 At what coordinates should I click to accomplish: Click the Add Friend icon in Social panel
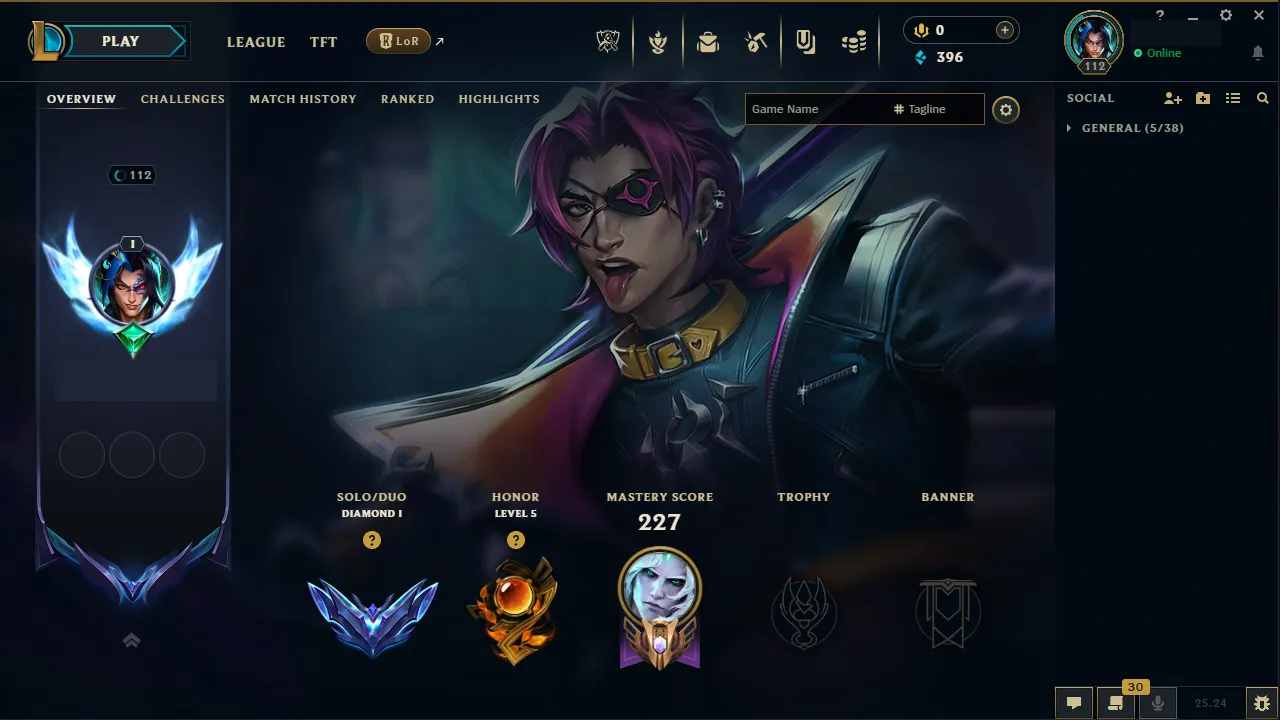[1171, 97]
